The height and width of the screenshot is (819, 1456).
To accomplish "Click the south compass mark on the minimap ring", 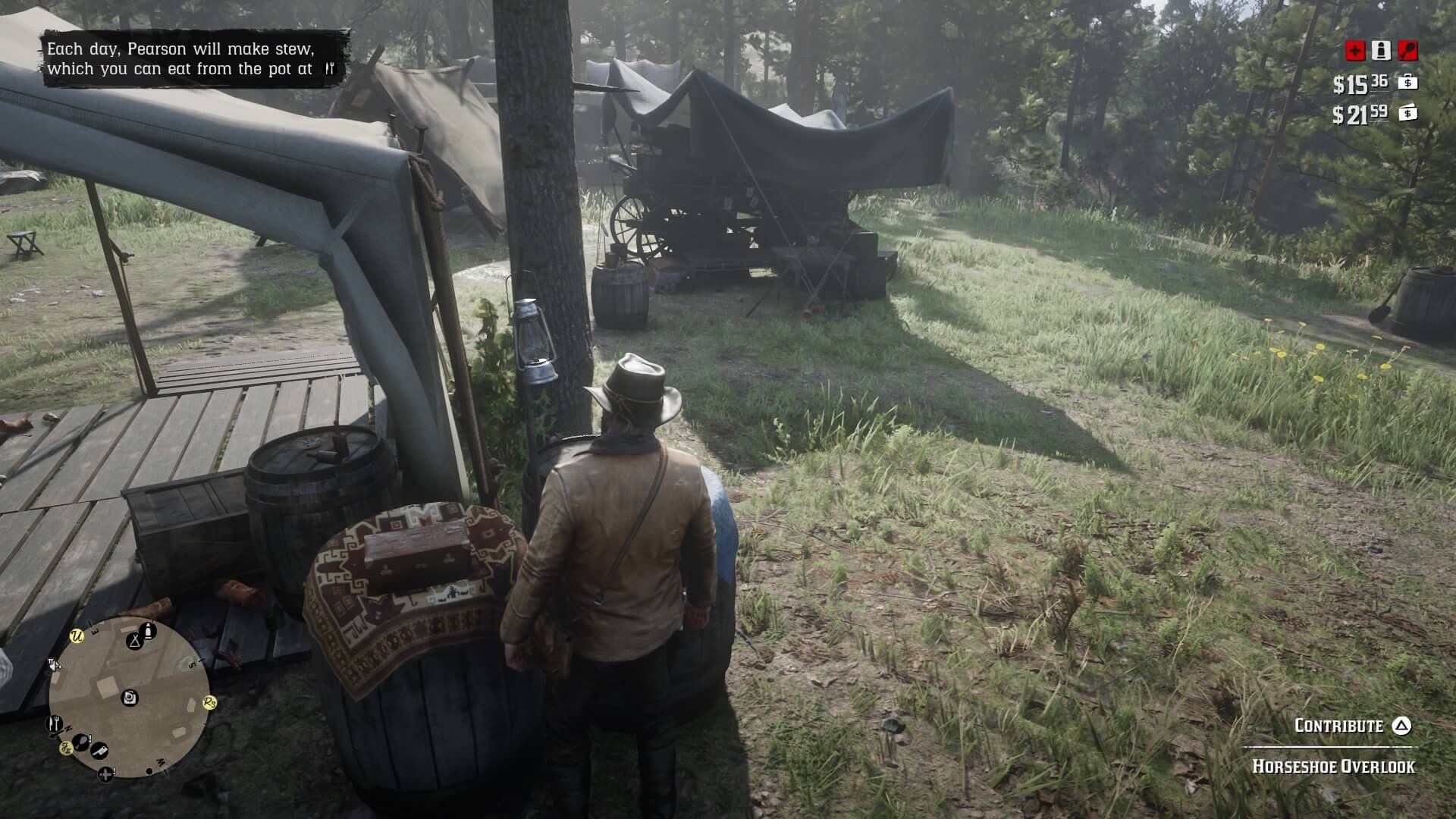I will tap(193, 664).
